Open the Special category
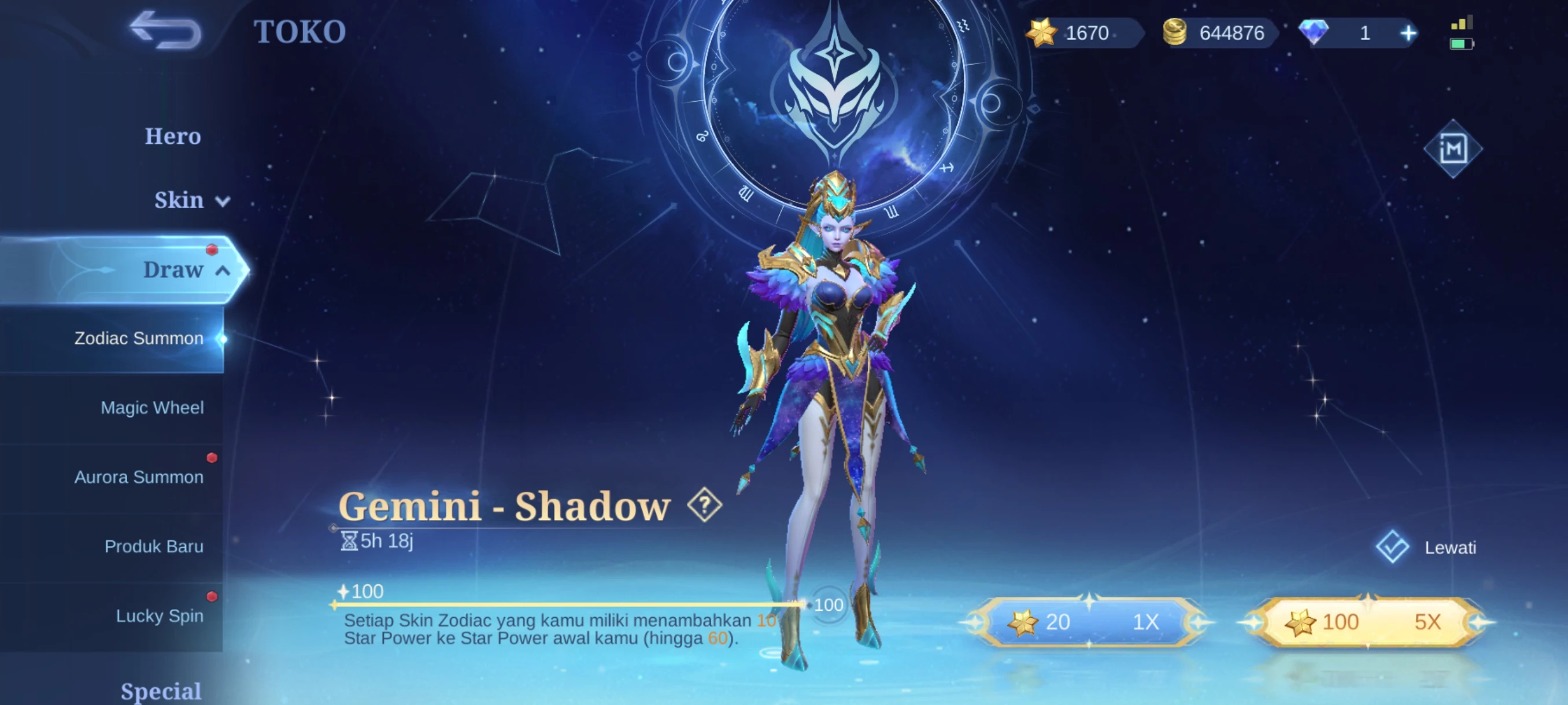This screenshot has height=705, width=1568. (x=161, y=691)
